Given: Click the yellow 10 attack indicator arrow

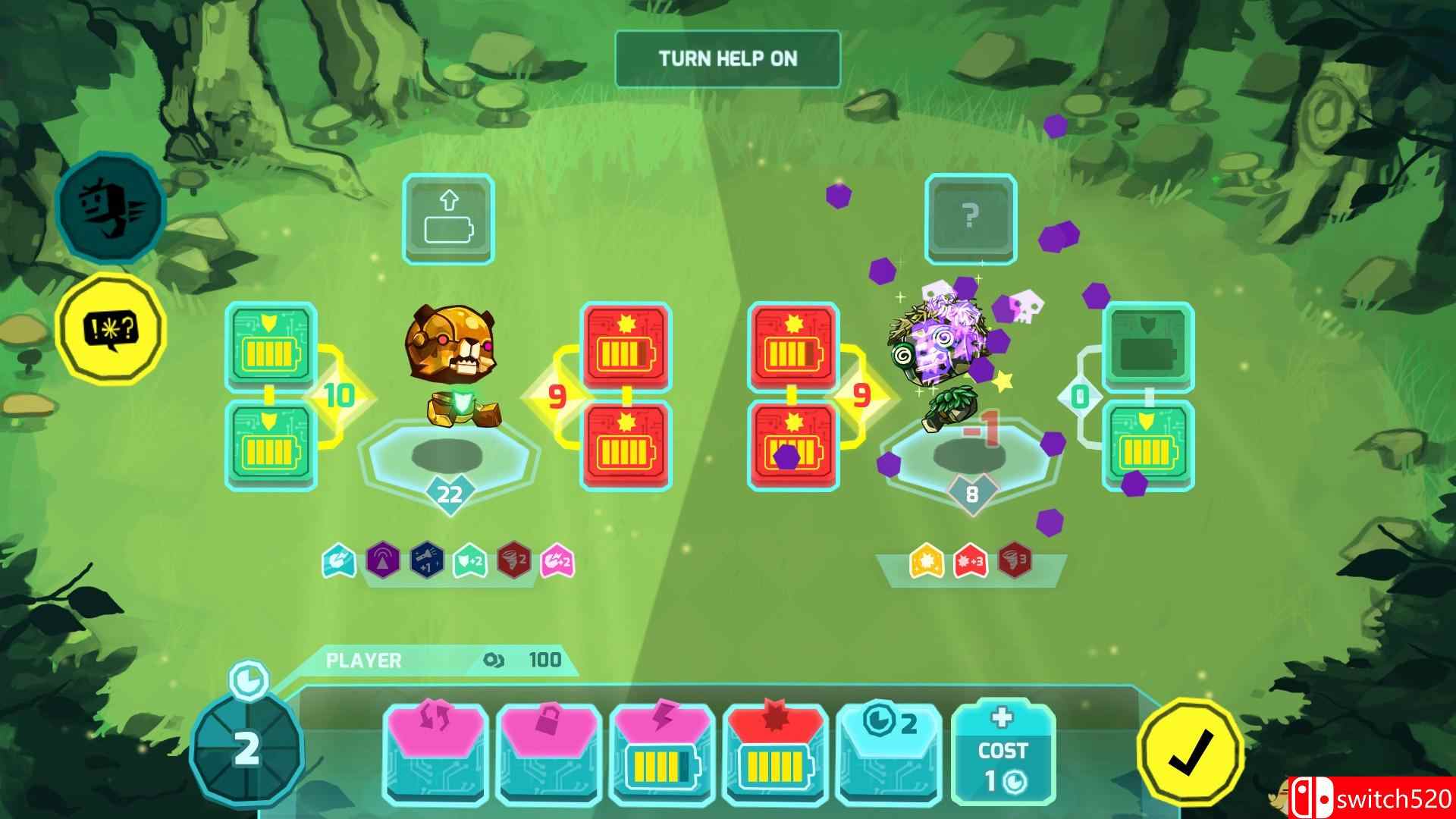Looking at the screenshot, I should [x=339, y=394].
